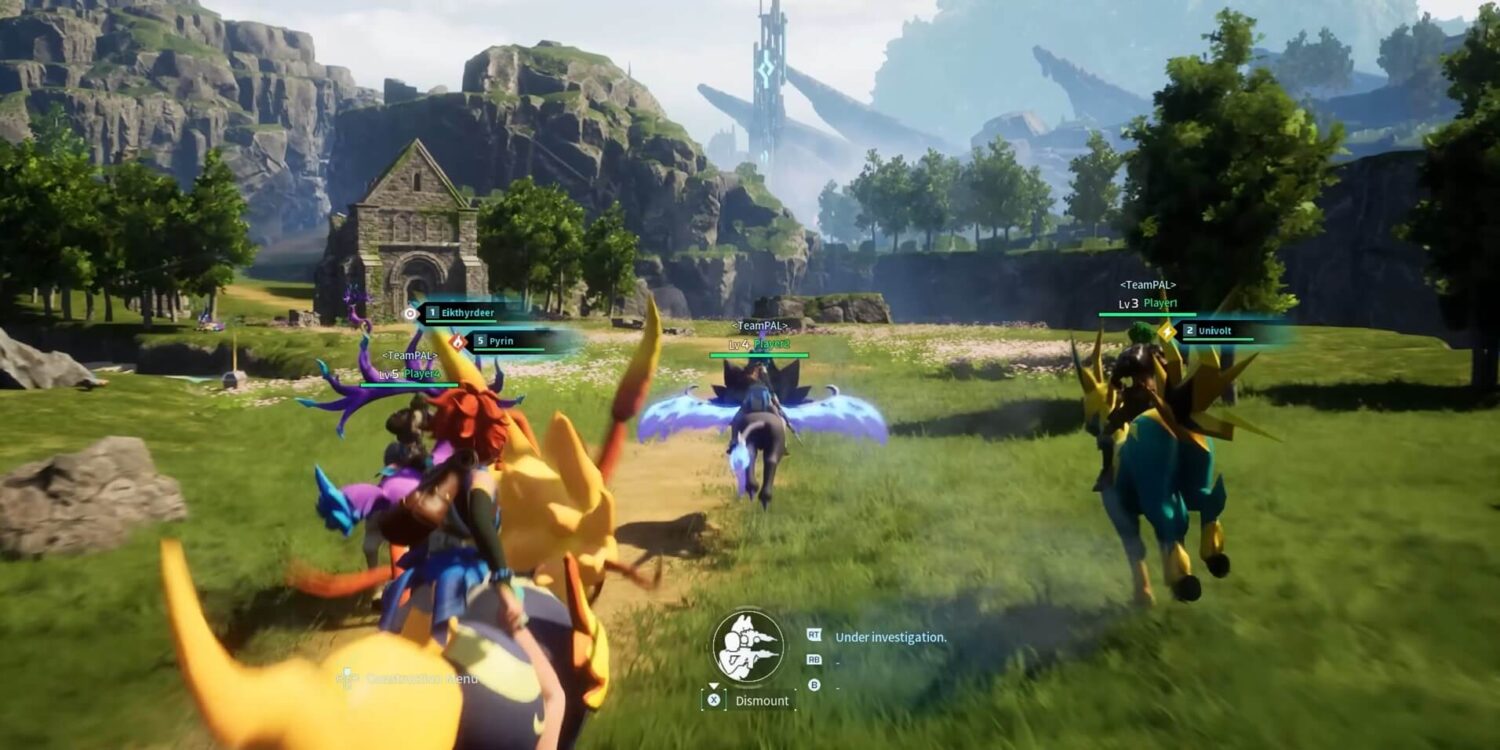Click the Under investigation text
Image resolution: width=1500 pixels, height=750 pixels.
click(x=889, y=637)
